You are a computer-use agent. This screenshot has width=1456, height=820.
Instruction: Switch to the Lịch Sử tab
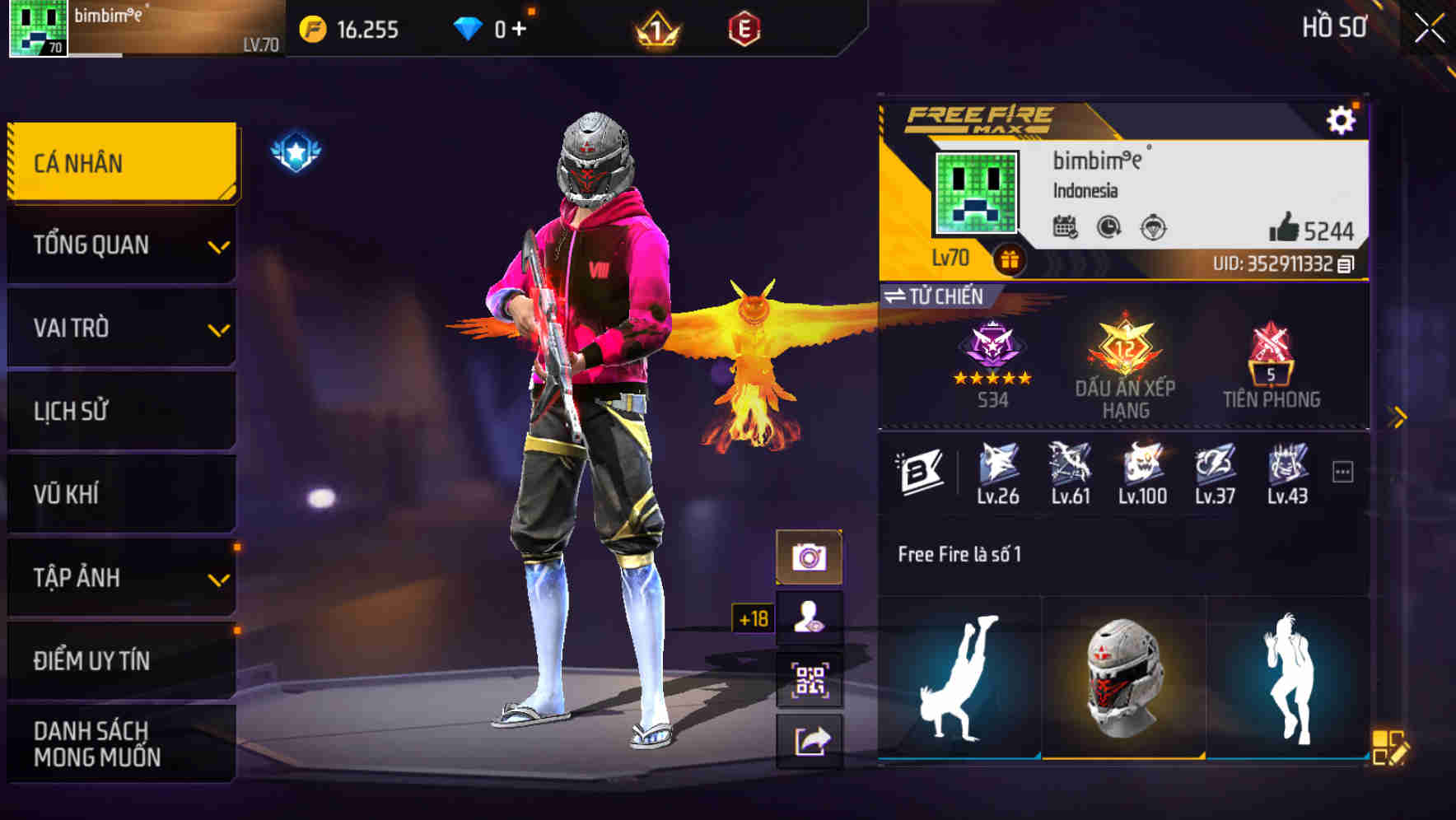[x=120, y=411]
